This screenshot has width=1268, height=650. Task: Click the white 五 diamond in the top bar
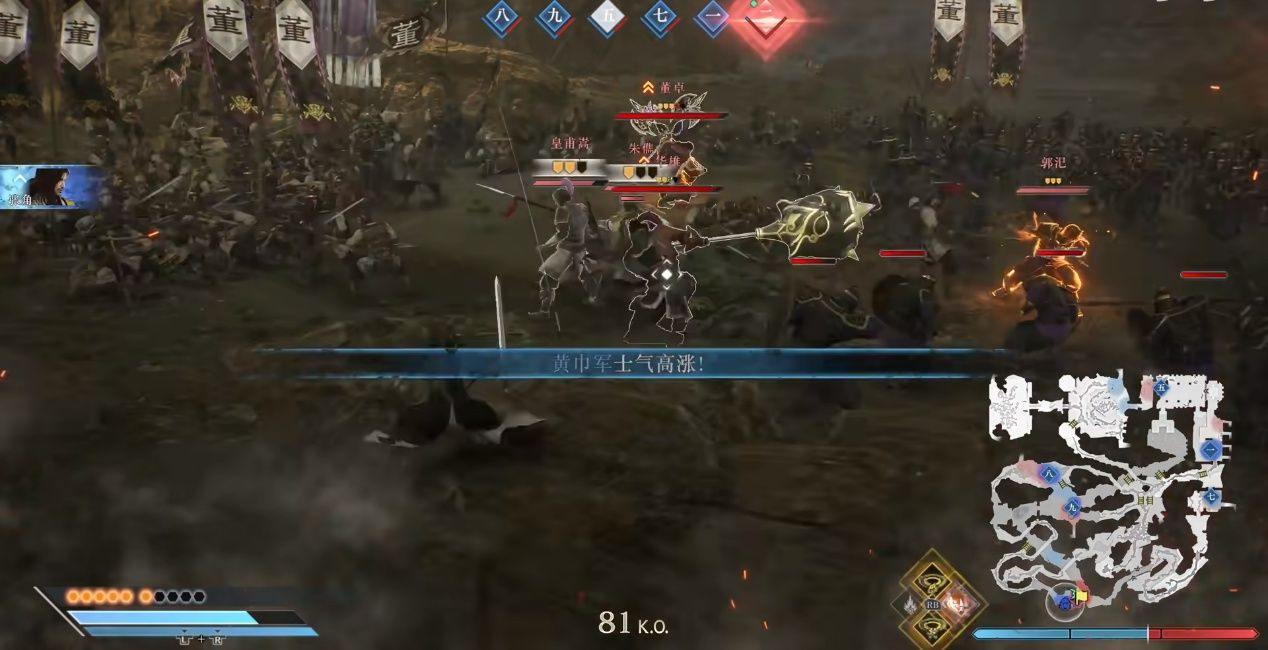[x=607, y=18]
